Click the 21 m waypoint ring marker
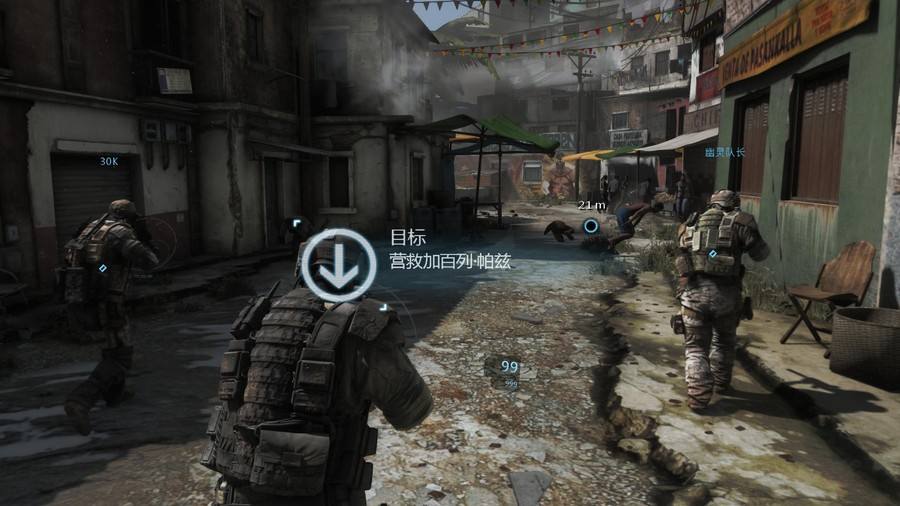Viewport: 900px width, 506px height. pos(592,226)
